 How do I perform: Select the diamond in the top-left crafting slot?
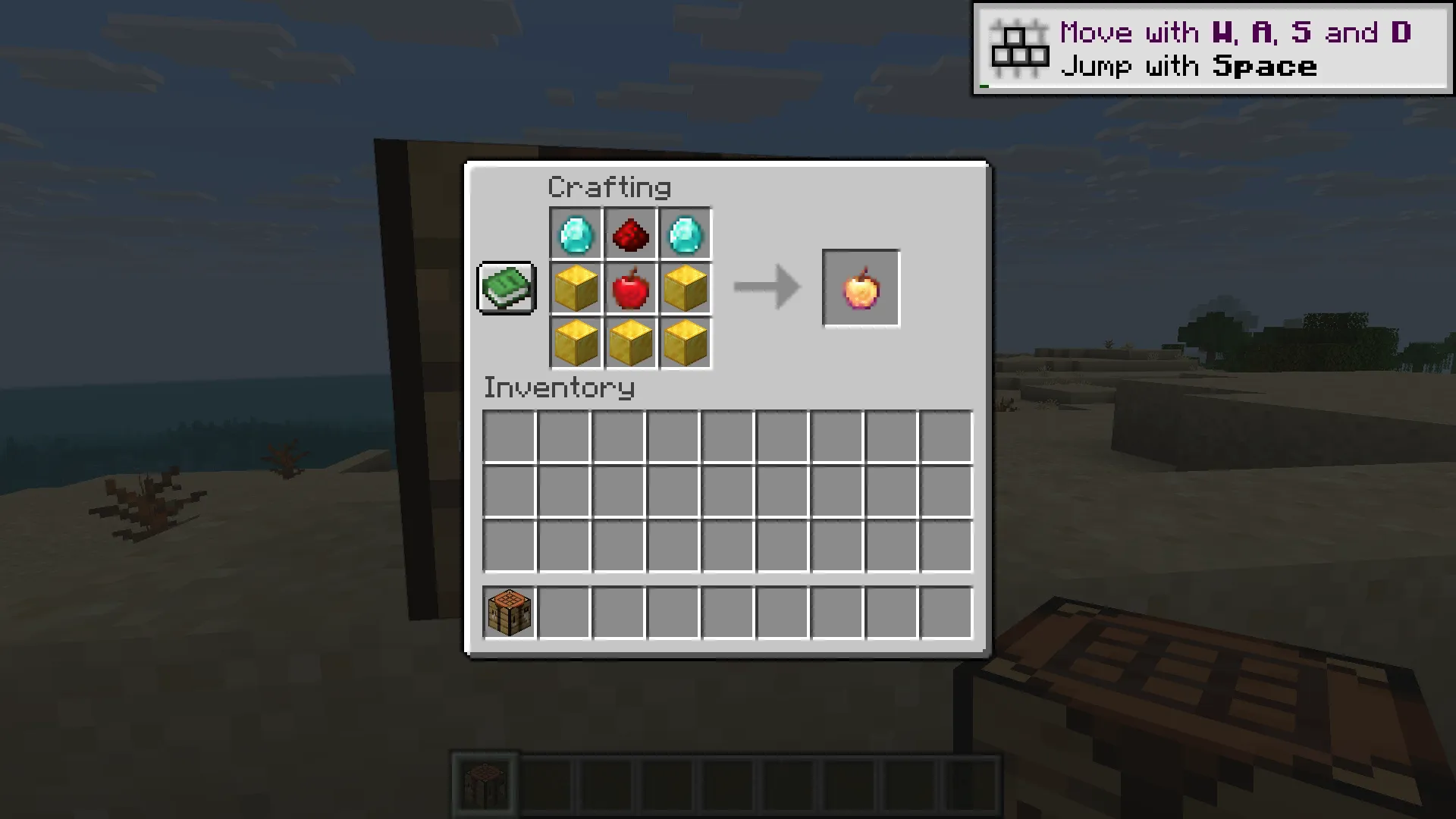tap(575, 234)
